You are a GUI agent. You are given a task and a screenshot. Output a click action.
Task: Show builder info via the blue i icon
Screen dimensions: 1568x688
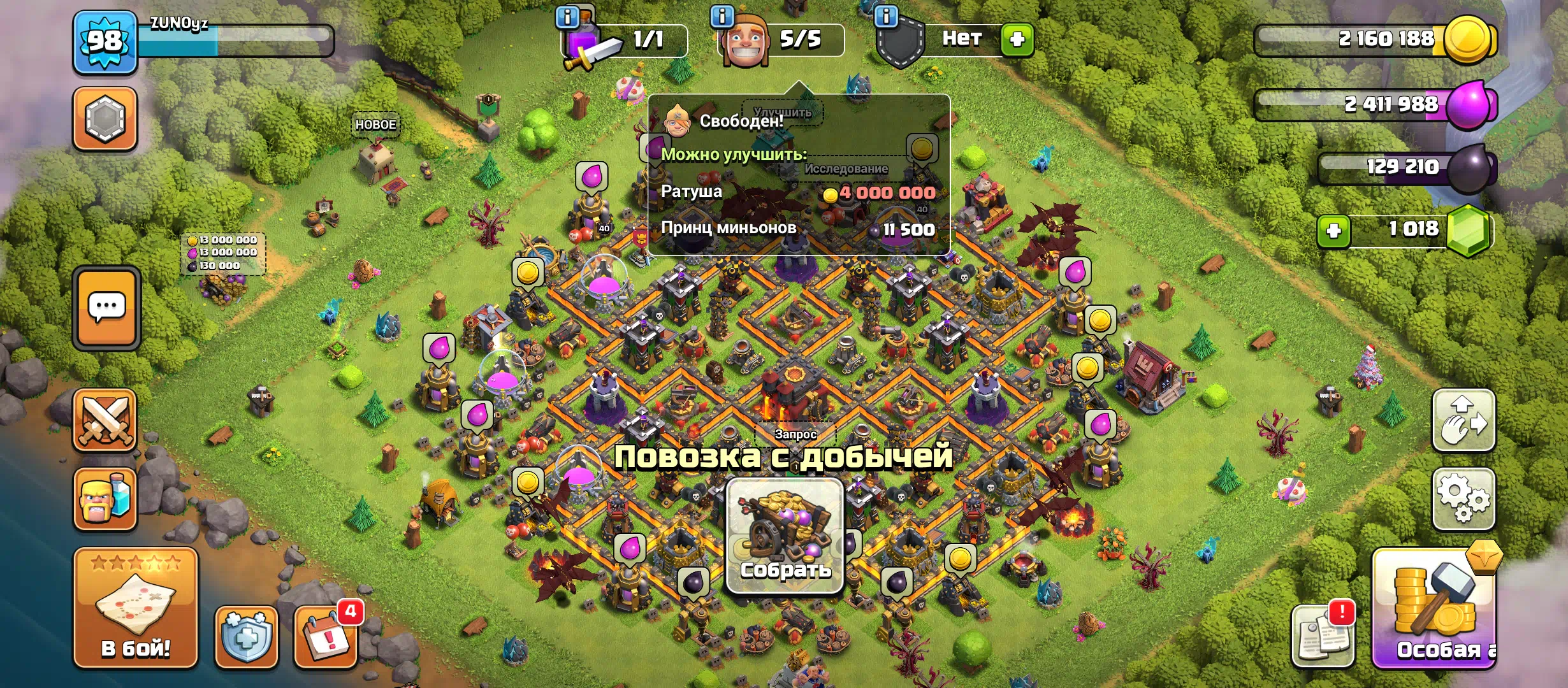722,17
